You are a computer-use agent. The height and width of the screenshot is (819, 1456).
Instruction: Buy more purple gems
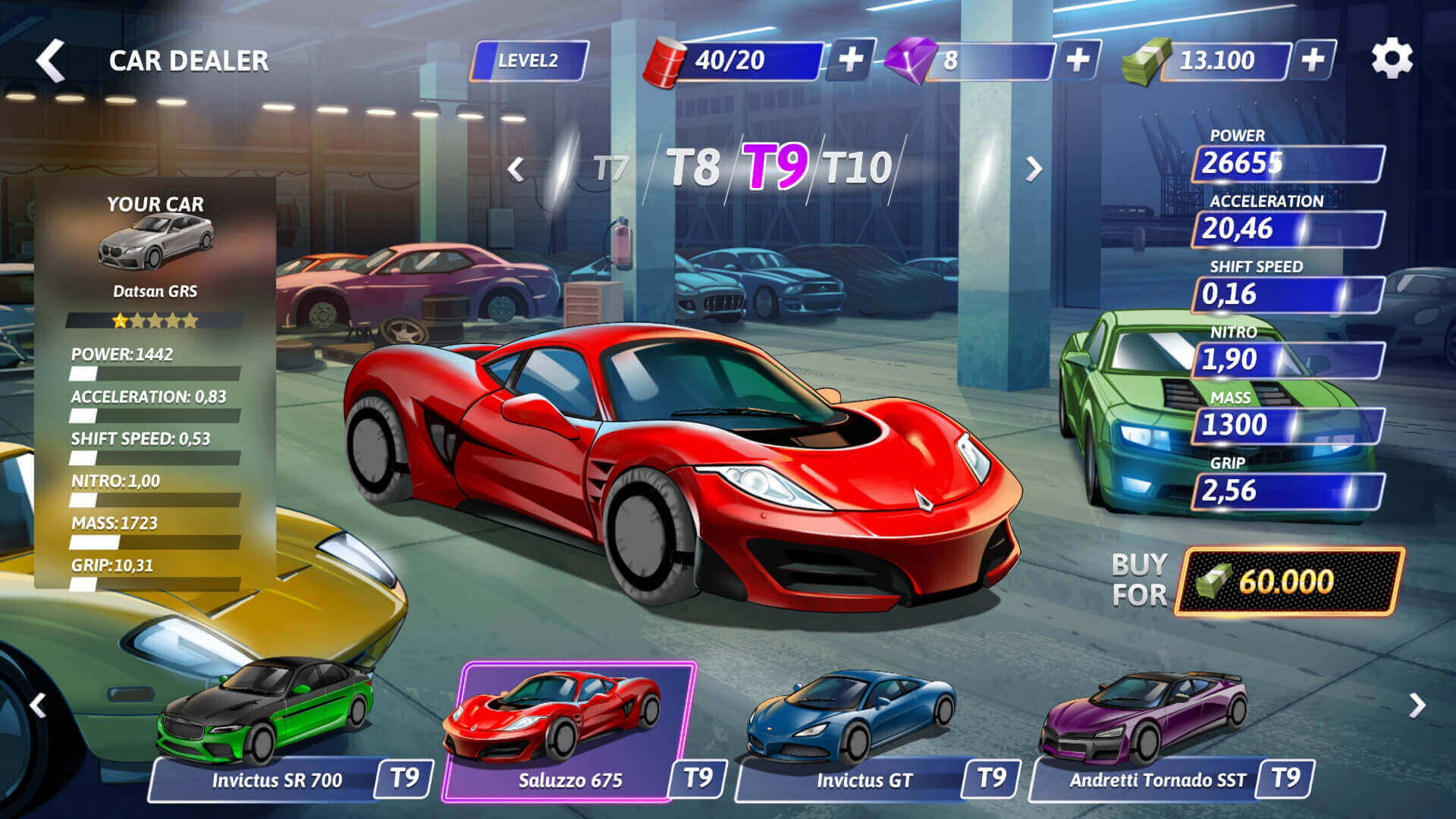click(1078, 59)
